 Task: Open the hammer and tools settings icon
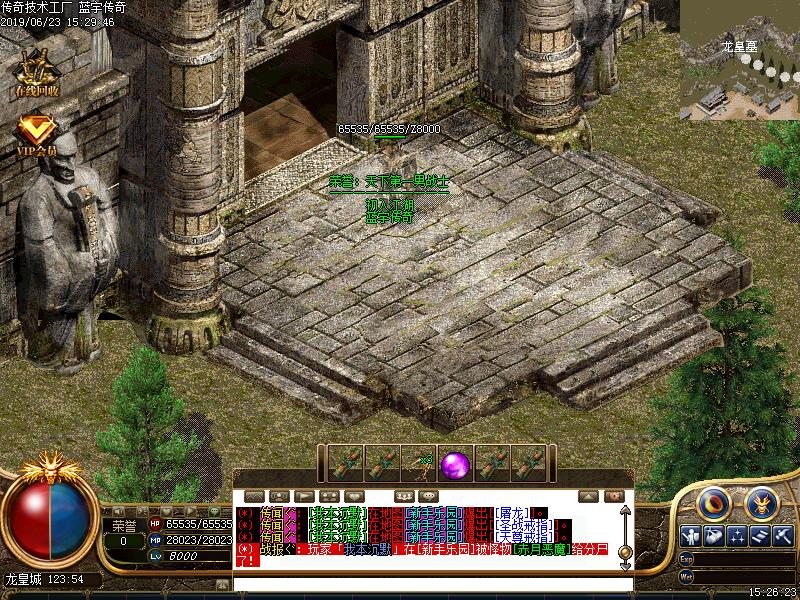pyautogui.click(x=783, y=536)
